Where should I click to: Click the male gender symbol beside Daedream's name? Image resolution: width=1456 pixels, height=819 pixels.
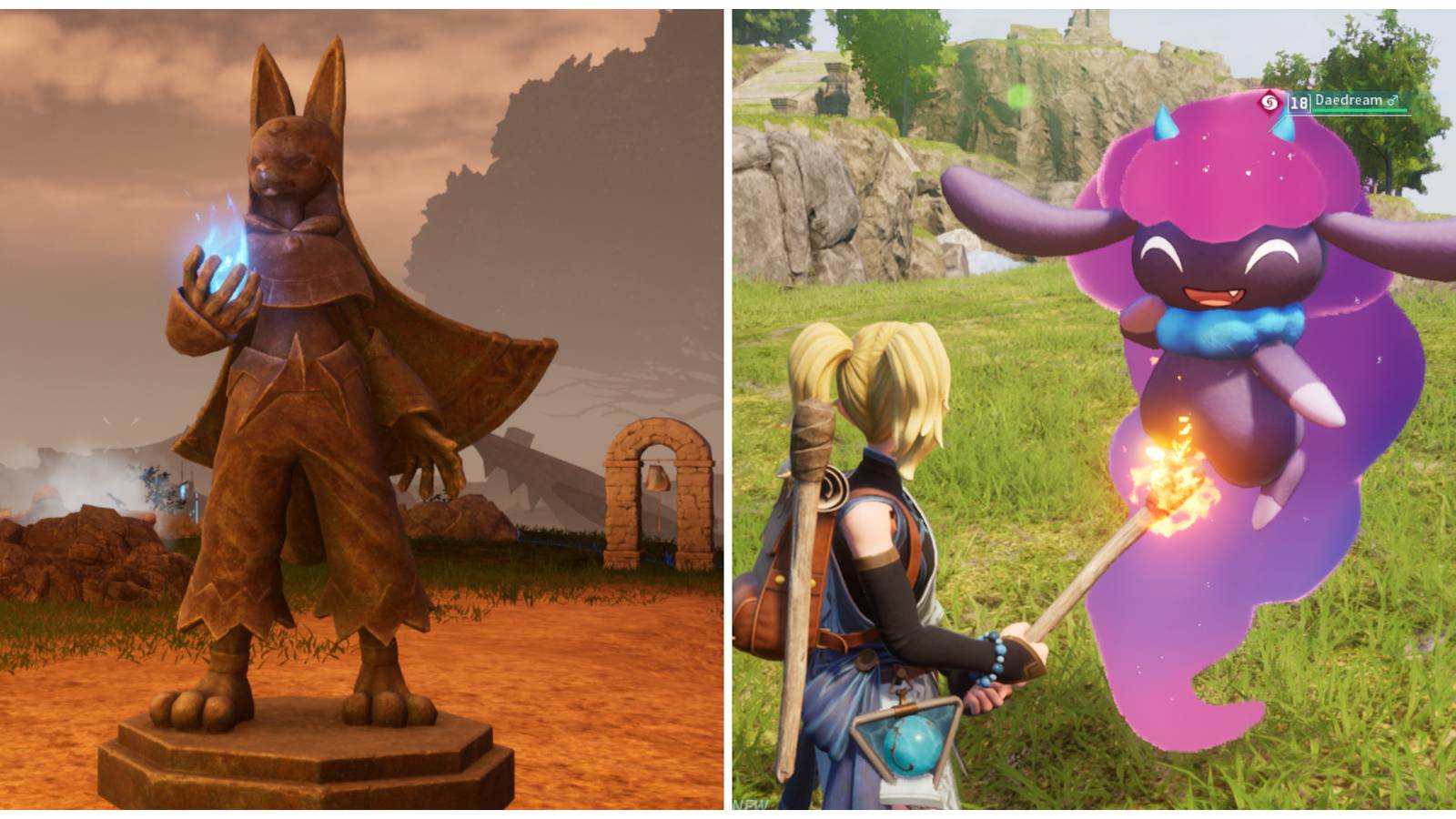(x=1393, y=102)
